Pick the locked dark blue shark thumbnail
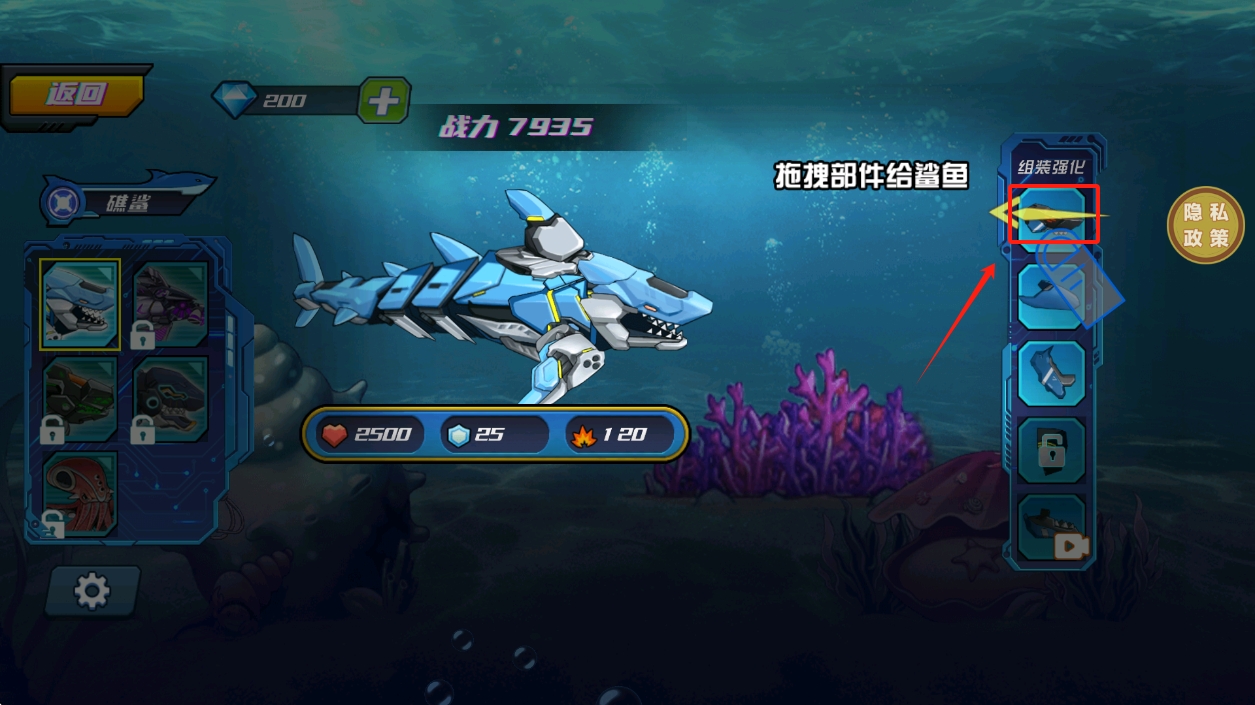1255x705 pixels. pyautogui.click(x=170, y=399)
